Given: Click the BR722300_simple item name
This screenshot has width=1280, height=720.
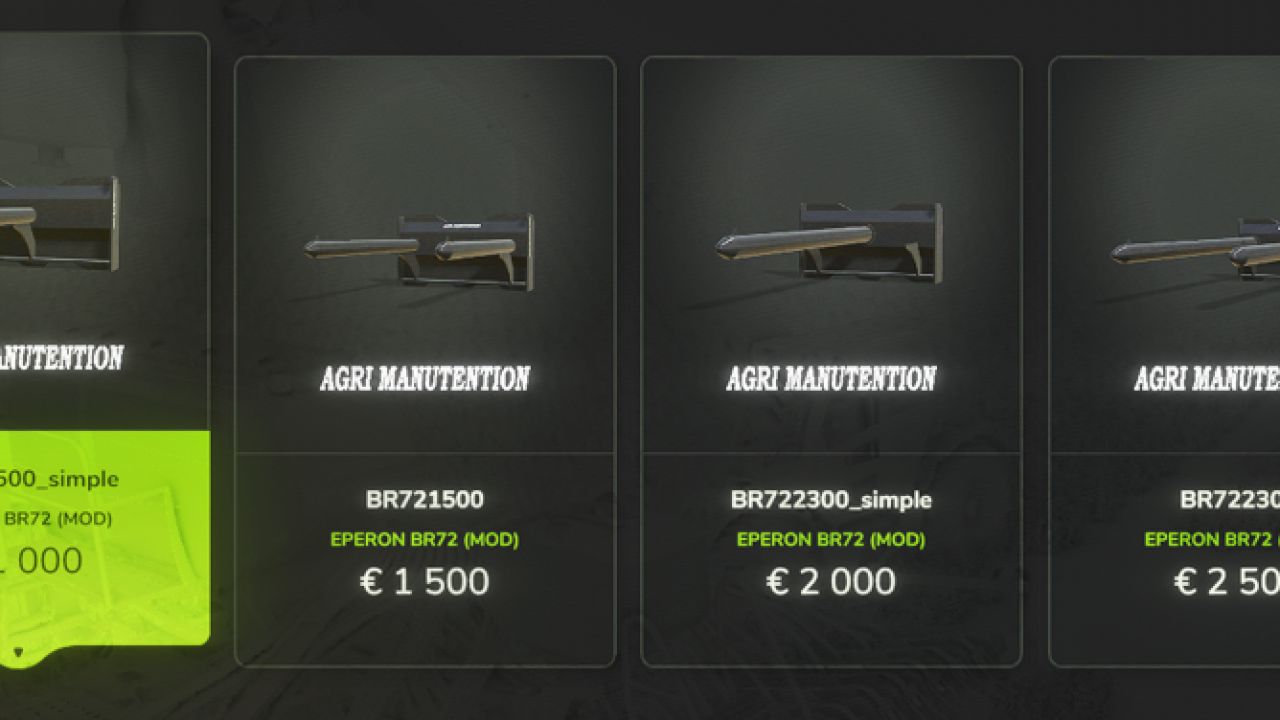Looking at the screenshot, I should [831, 500].
